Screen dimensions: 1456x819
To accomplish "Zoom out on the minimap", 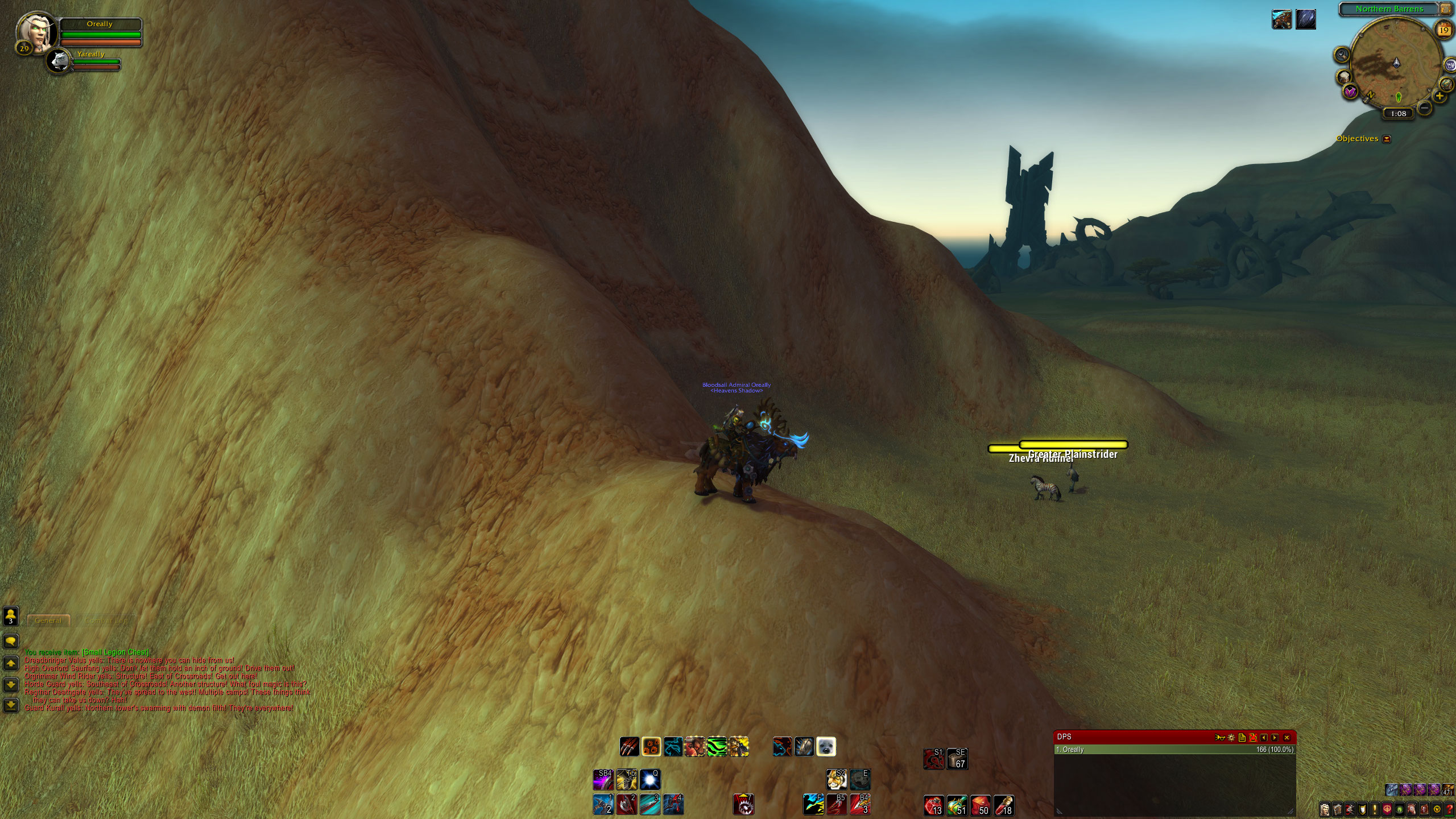I will click(1424, 107).
